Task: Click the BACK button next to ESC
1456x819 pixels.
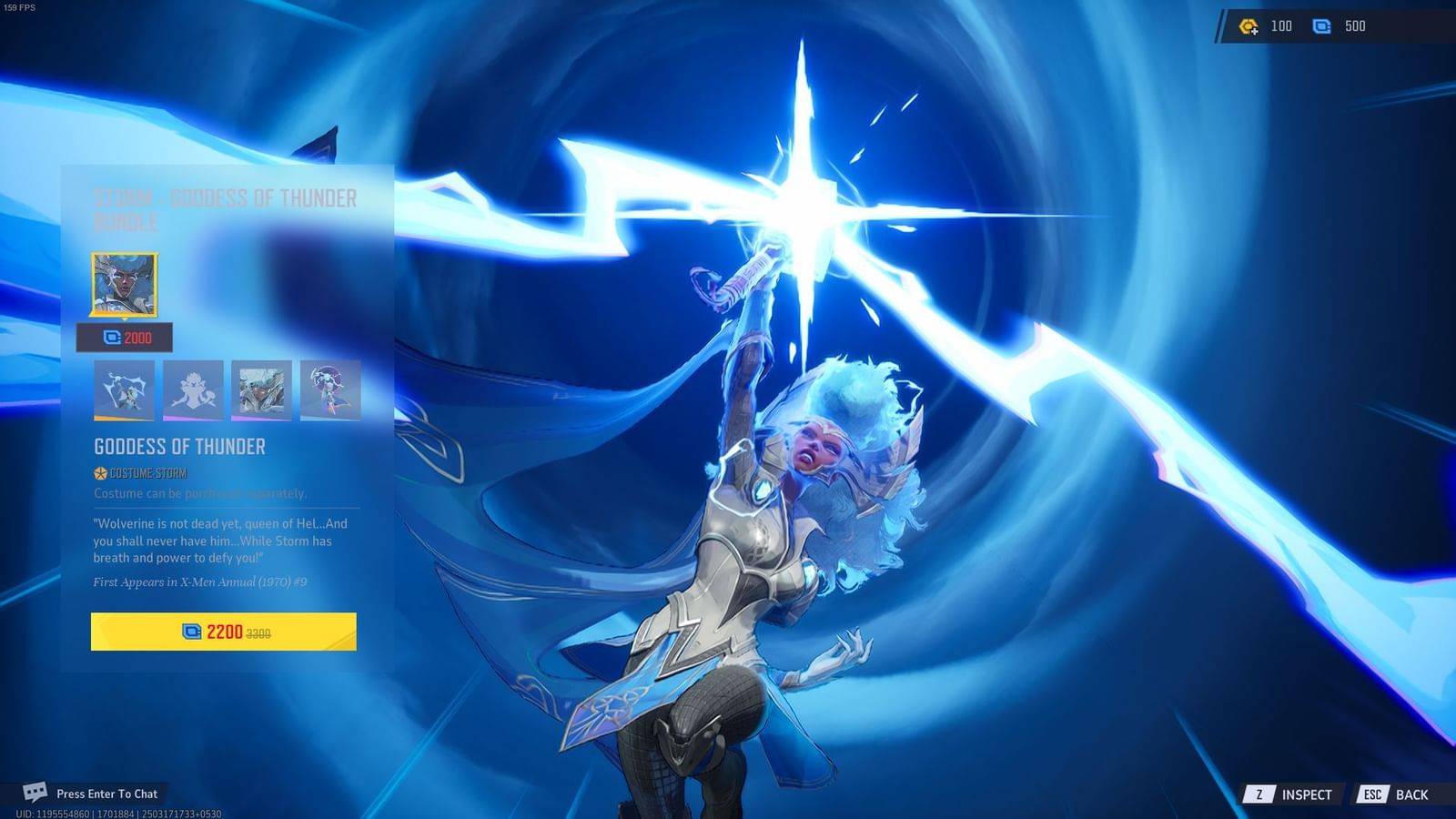Action: pos(1414,794)
